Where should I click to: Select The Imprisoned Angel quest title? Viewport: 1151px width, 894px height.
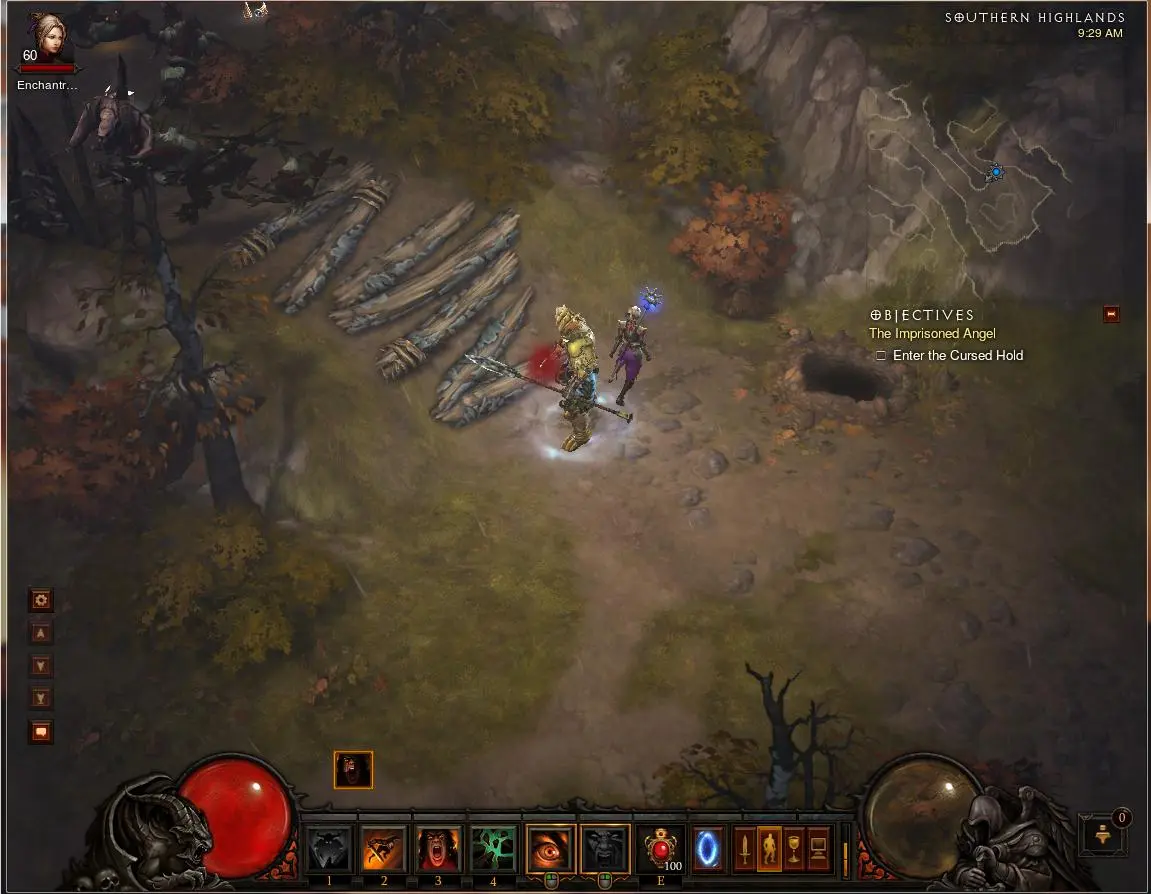point(932,334)
